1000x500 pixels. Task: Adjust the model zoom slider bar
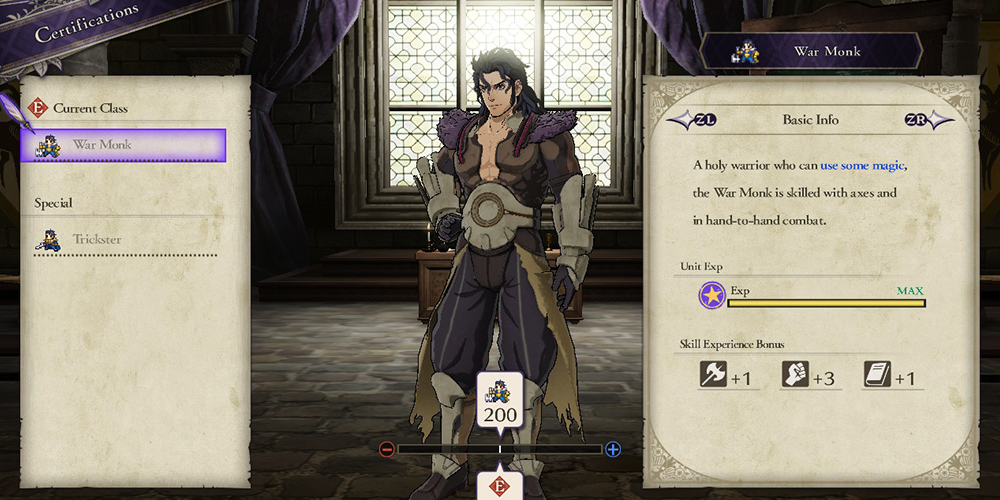(500, 450)
